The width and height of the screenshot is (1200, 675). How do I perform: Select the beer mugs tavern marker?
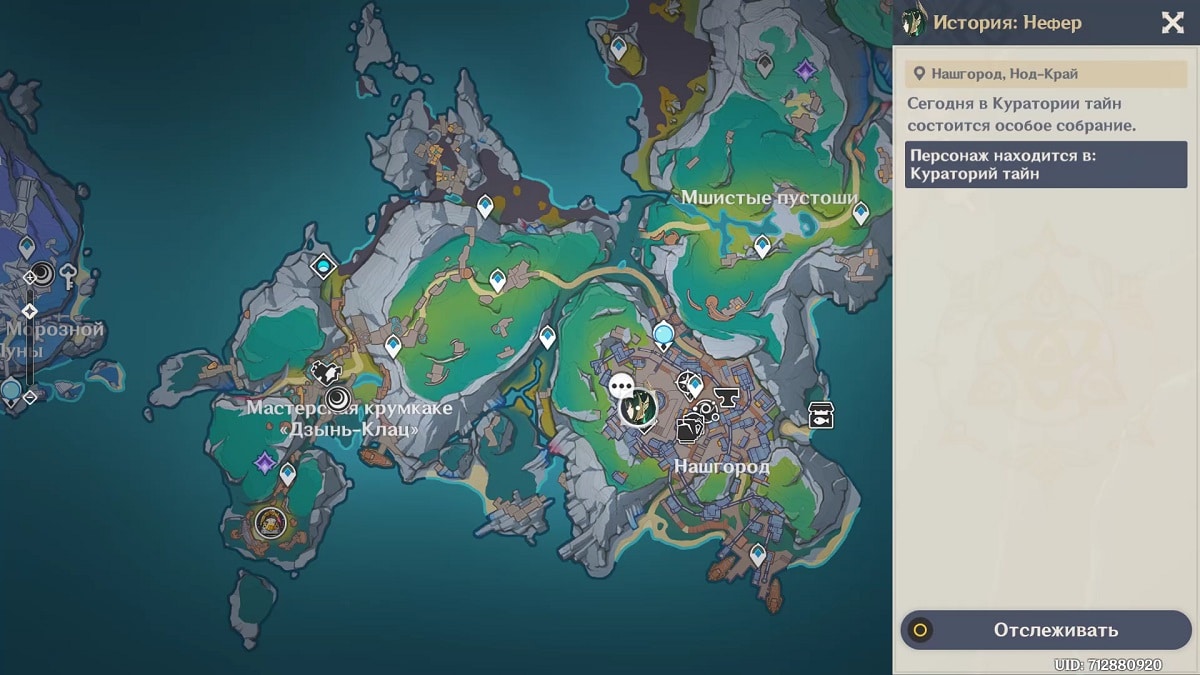click(x=689, y=427)
